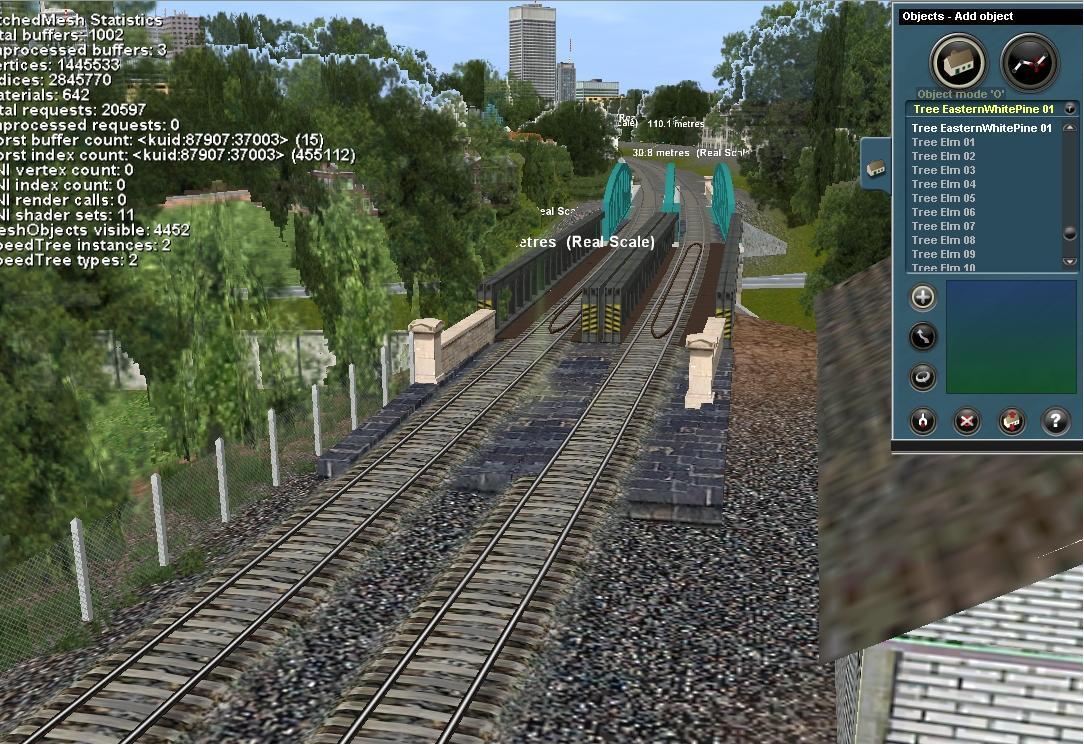Activate the Rotate object tool
The height and width of the screenshot is (744, 1084).
923,377
